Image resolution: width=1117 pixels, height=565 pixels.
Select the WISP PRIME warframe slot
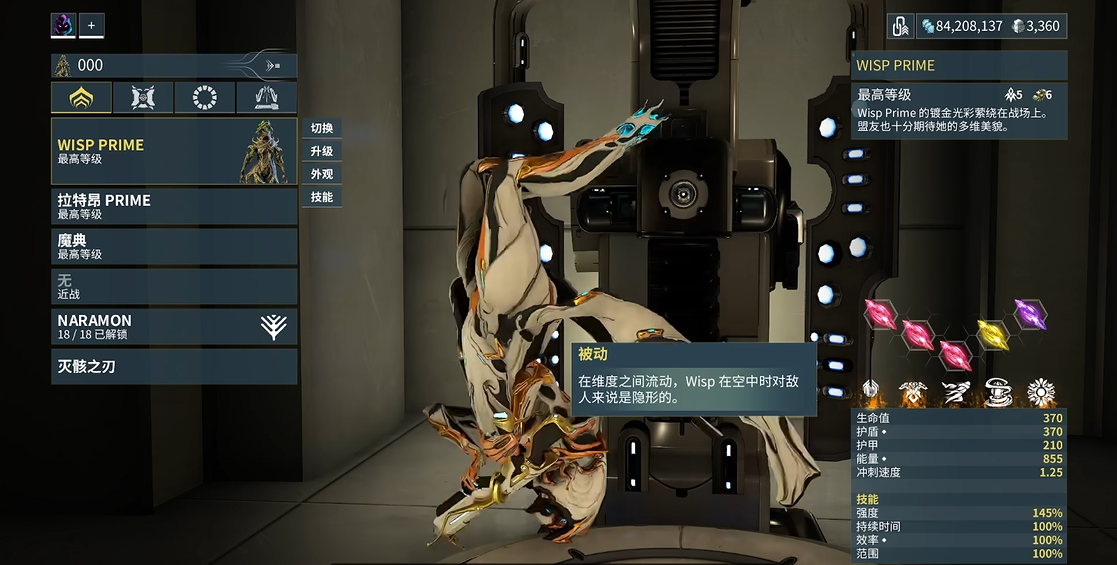(174, 151)
